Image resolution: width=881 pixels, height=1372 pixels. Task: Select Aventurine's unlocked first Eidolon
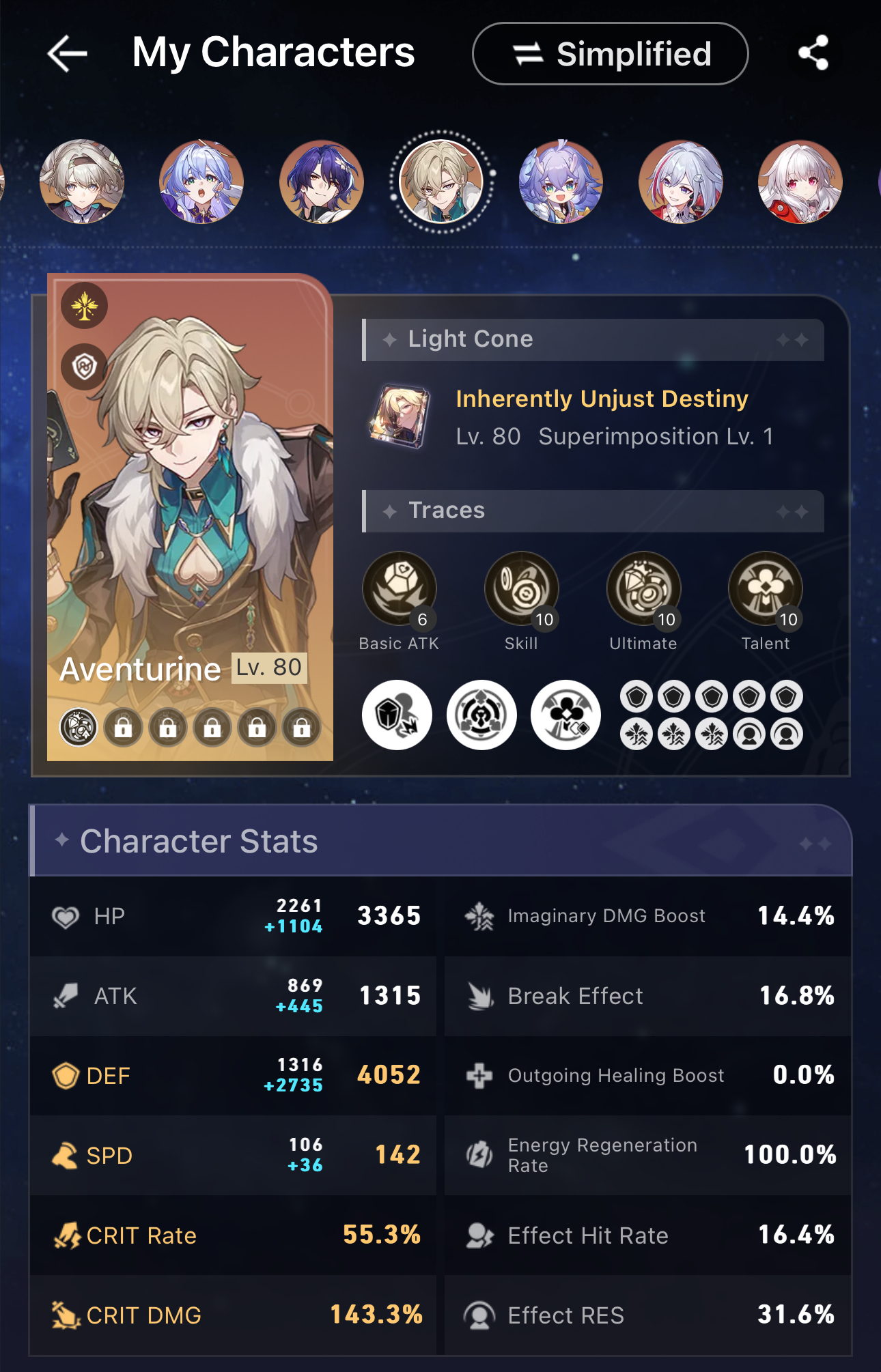click(x=77, y=727)
